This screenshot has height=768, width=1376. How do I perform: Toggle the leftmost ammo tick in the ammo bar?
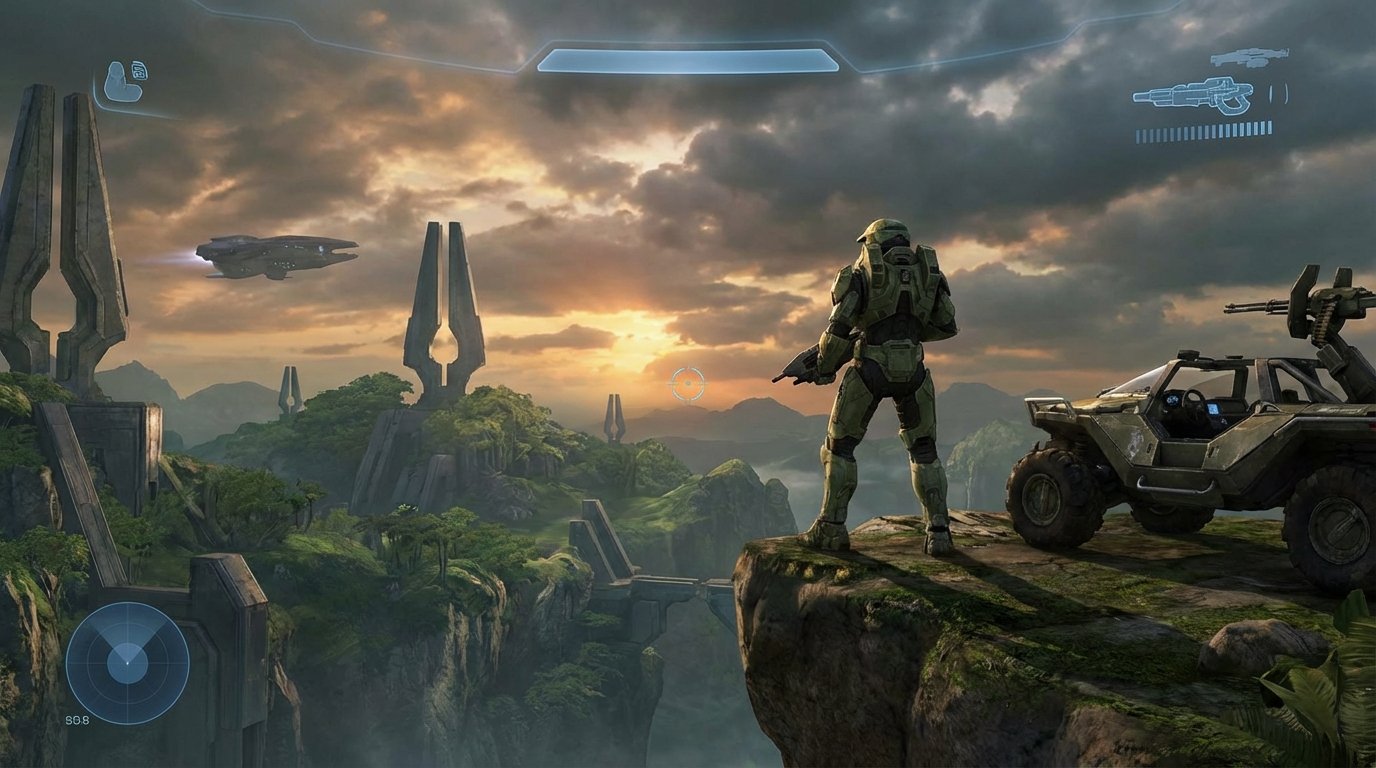tap(1138, 134)
